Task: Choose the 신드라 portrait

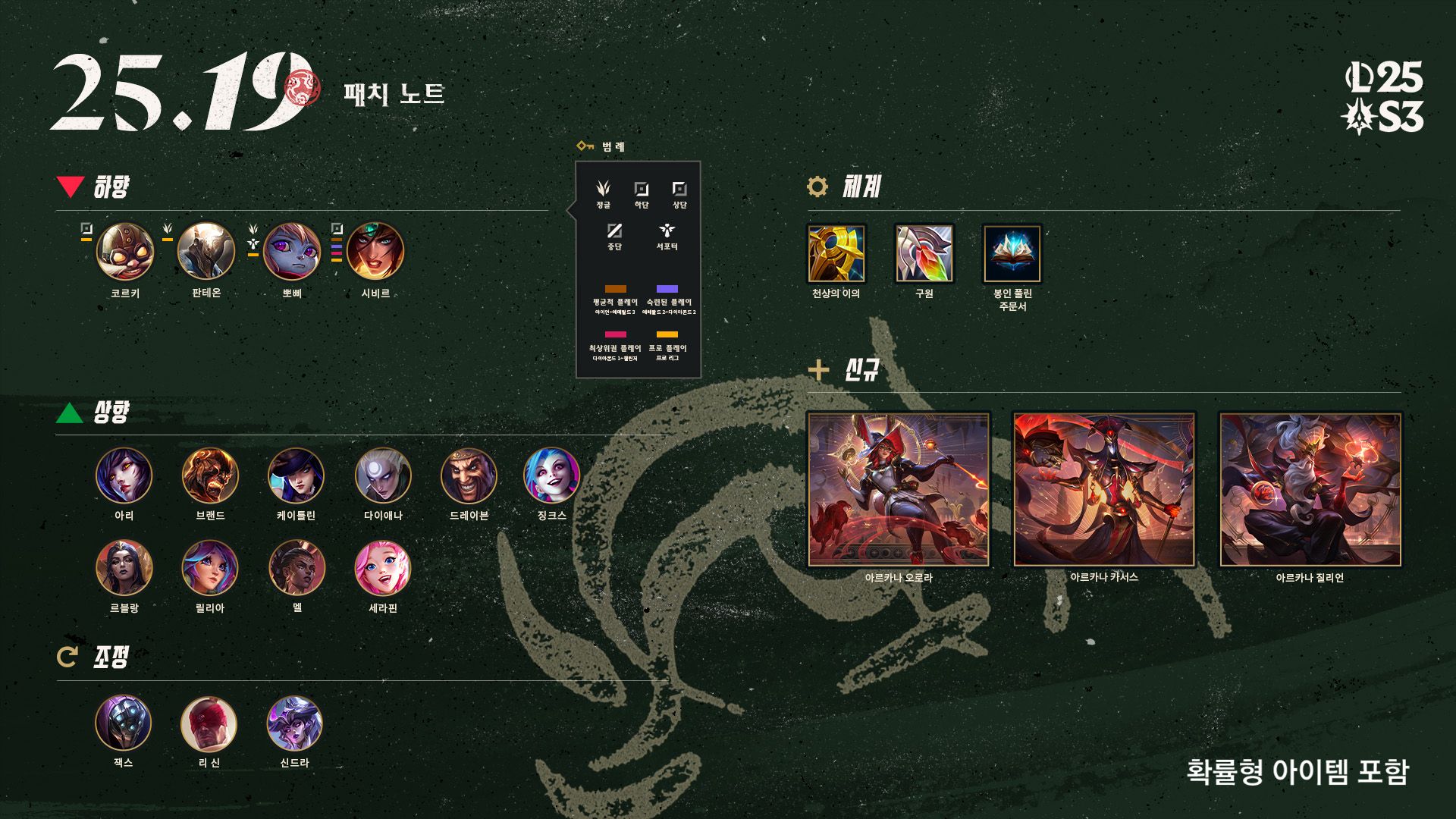Action: (295, 723)
